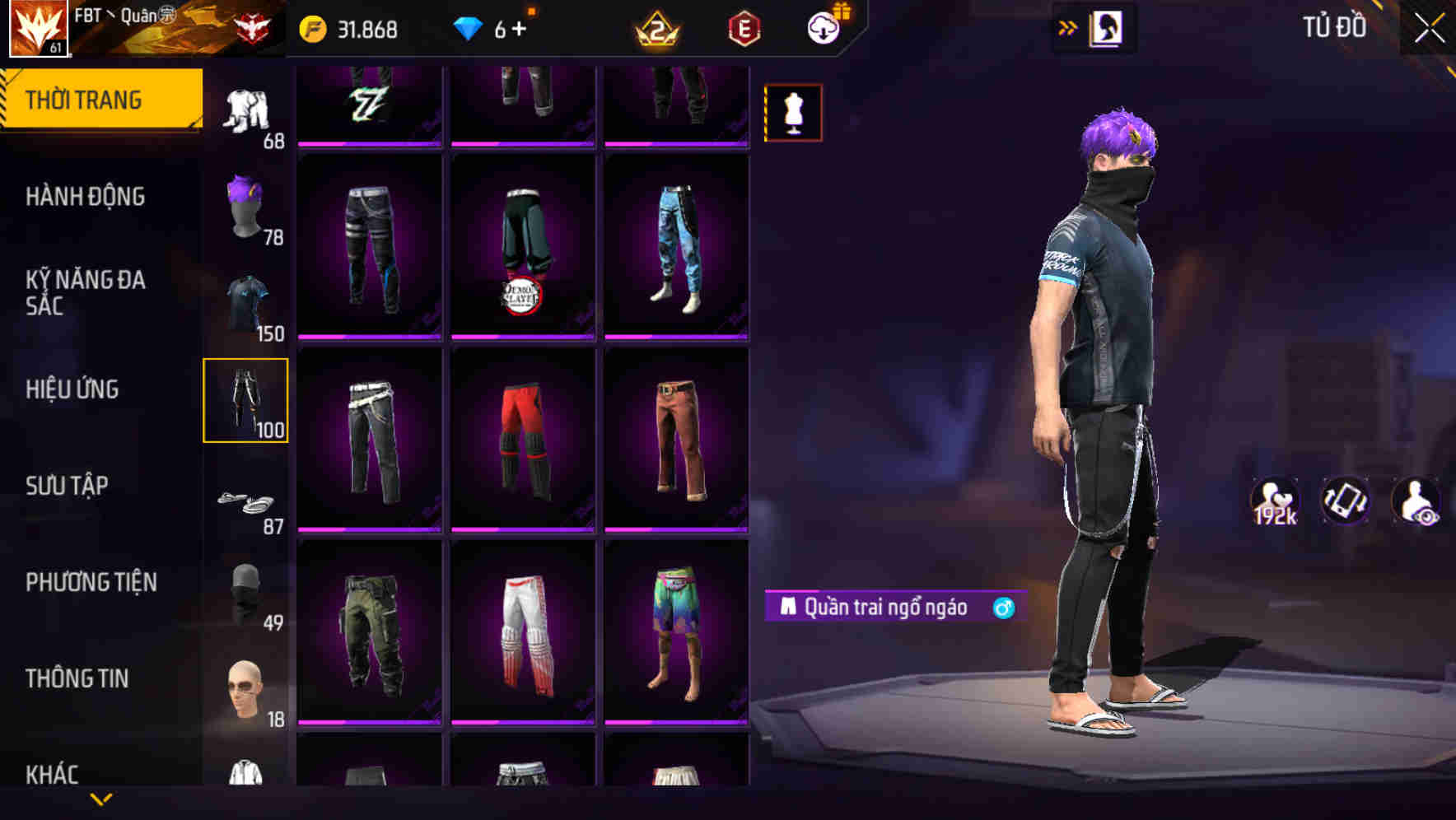Expand the chevron below KHÁC in sidebar

point(101,799)
